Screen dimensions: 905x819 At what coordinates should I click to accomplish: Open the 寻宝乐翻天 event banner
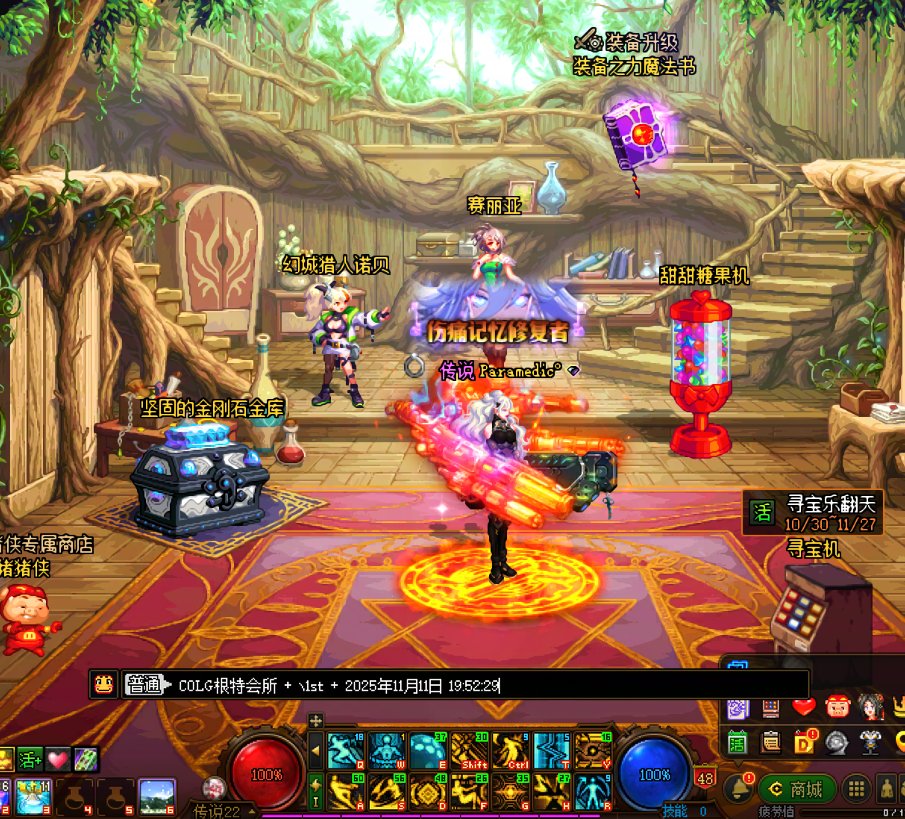point(814,513)
